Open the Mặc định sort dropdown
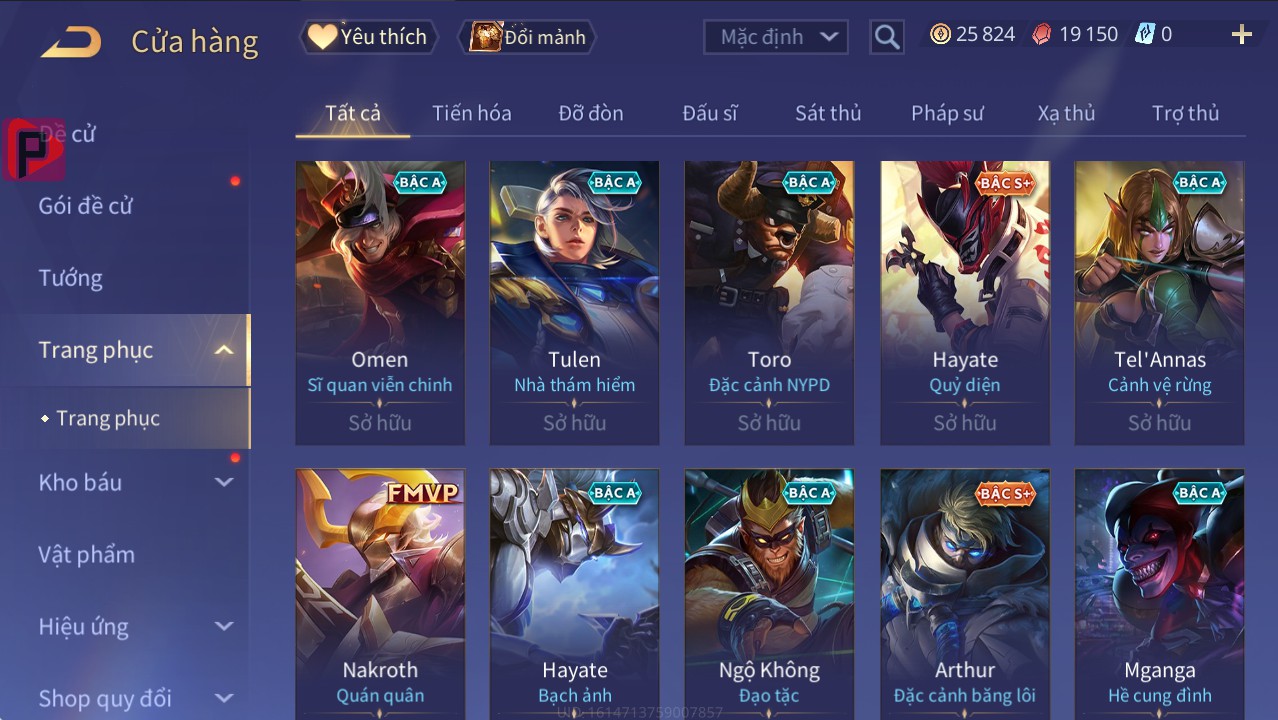This screenshot has height=720, width=1278. pos(776,37)
